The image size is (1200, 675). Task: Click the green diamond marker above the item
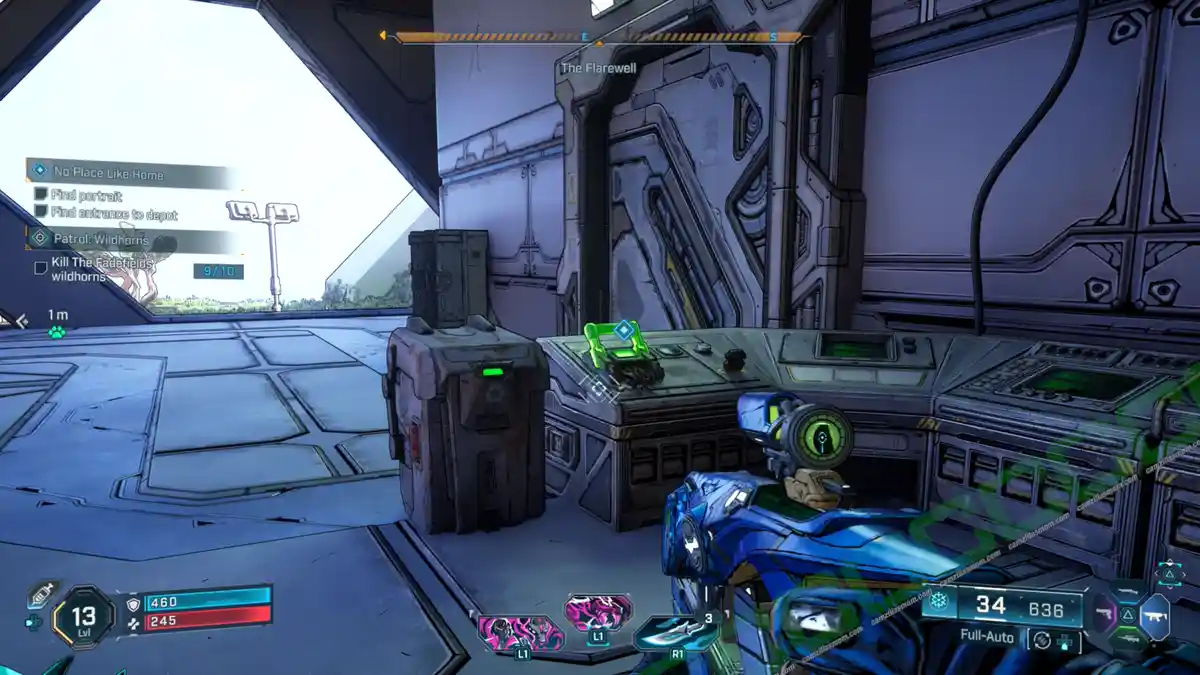pos(624,328)
